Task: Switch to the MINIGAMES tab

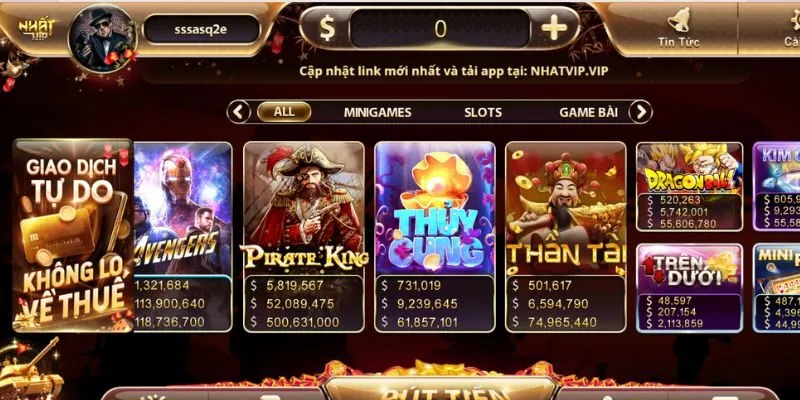Action: click(377, 112)
